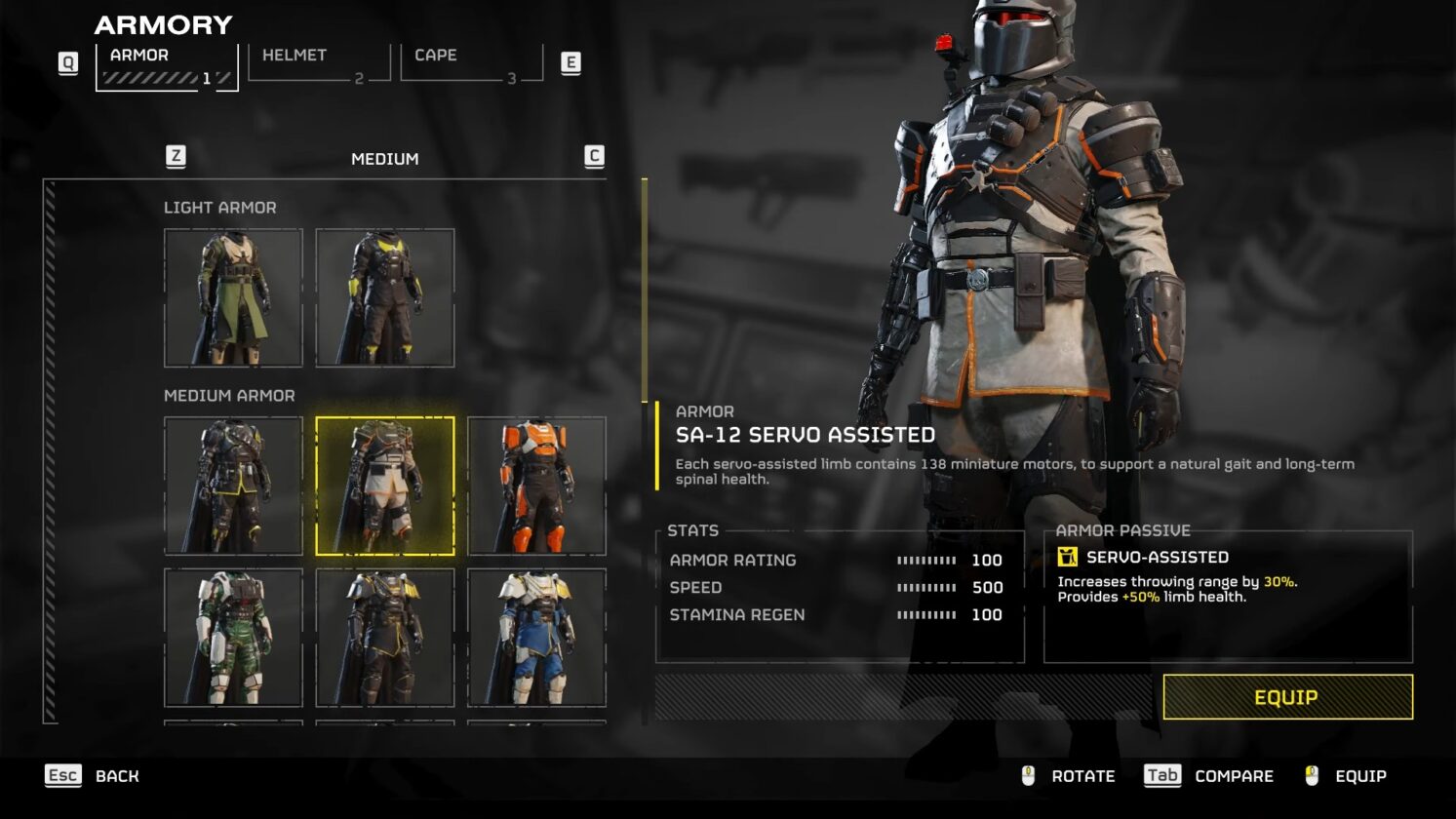This screenshot has width=1456, height=819.
Task: Click the Q keybind icon beside Armor tab
Action: click(x=67, y=61)
